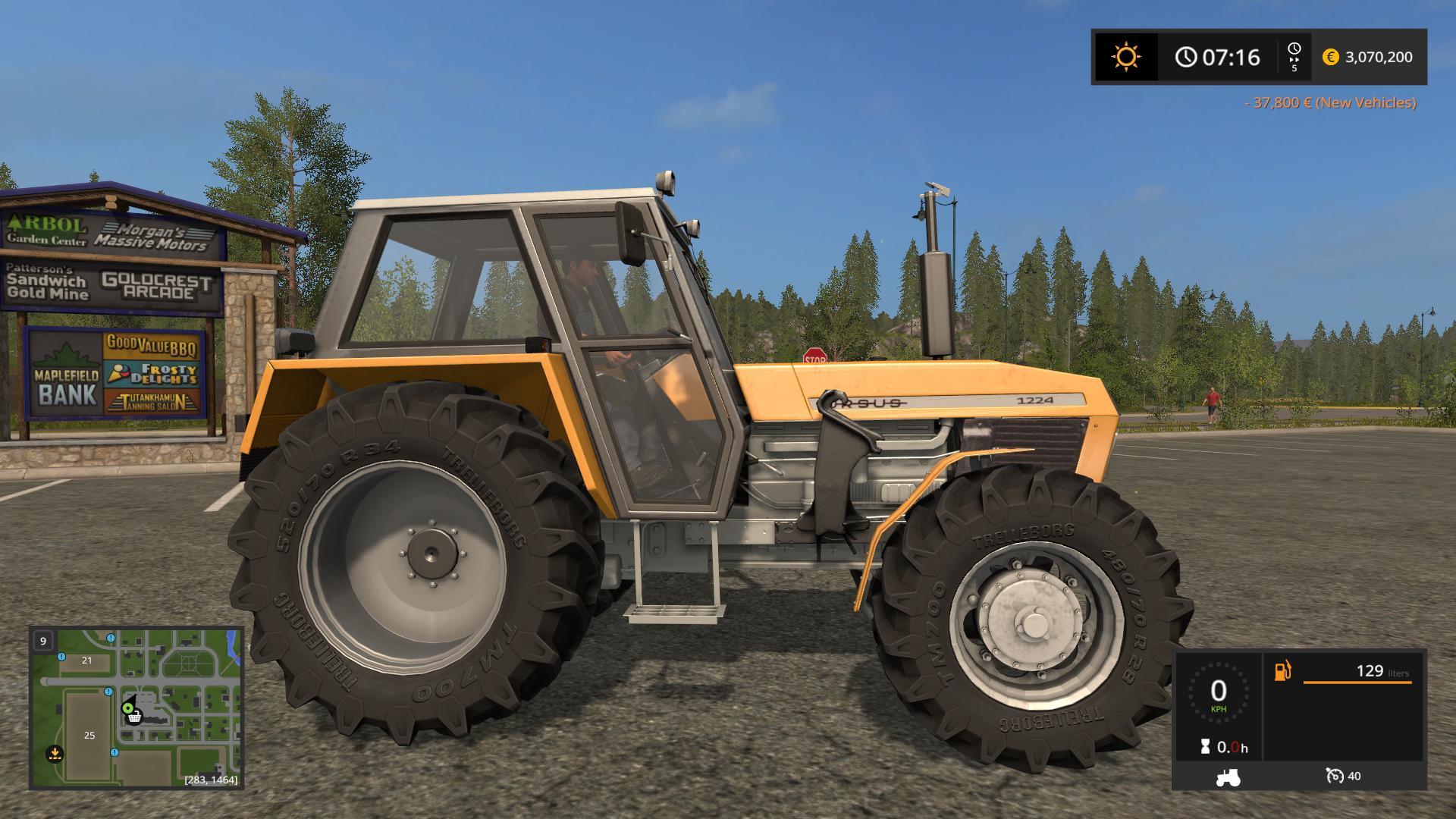1456x819 pixels.
Task: Click the hourglass operating hours icon
Action: coord(1205,745)
